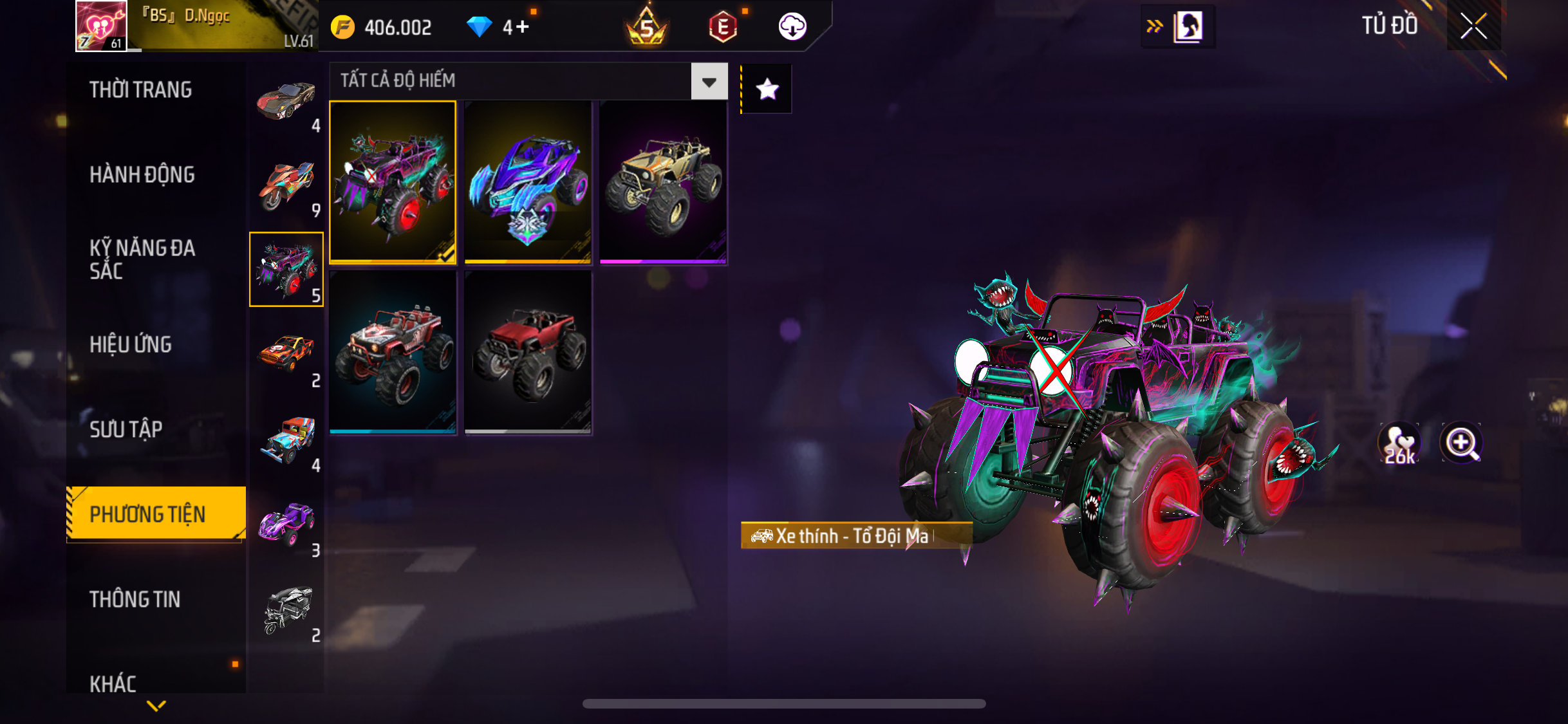Open the Thông Tin tab
Screen dimensions: 1568x724
click(x=135, y=600)
